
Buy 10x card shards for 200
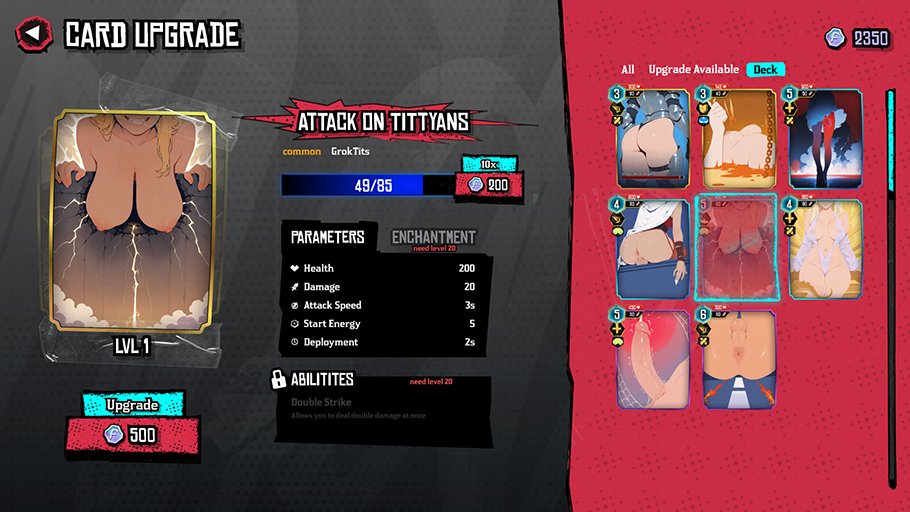[x=487, y=185]
